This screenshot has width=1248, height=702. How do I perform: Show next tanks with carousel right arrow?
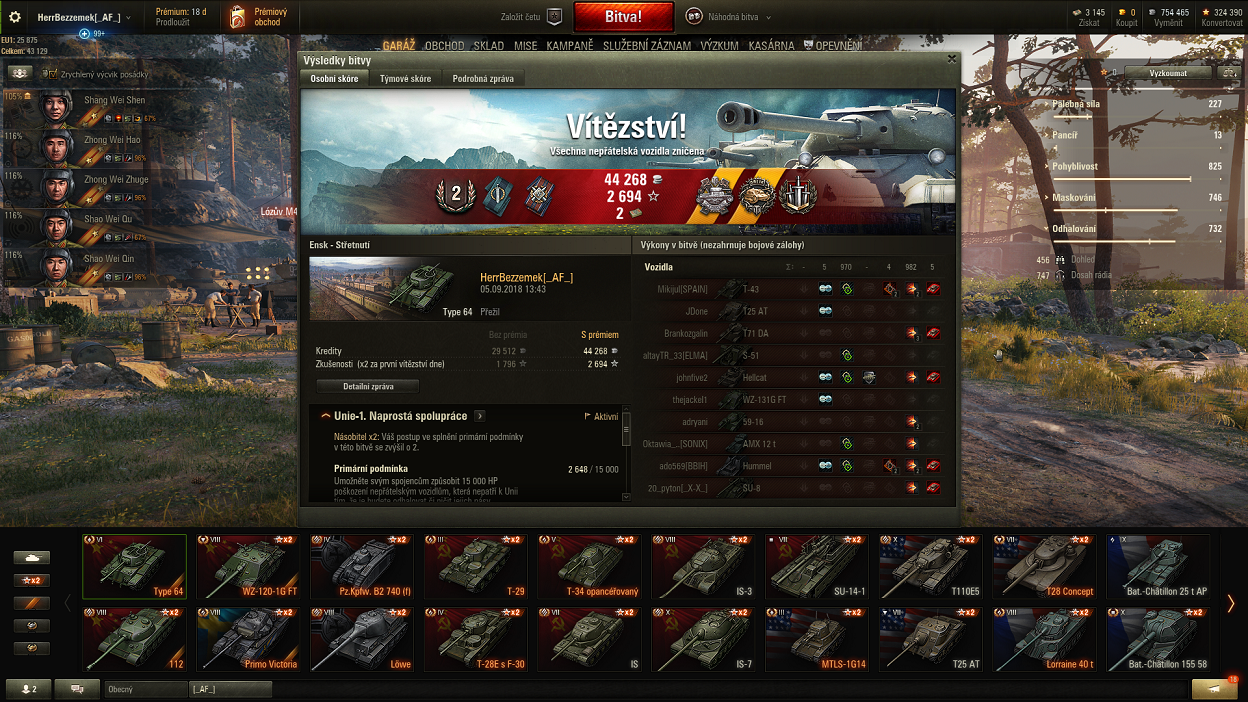pyautogui.click(x=1231, y=603)
